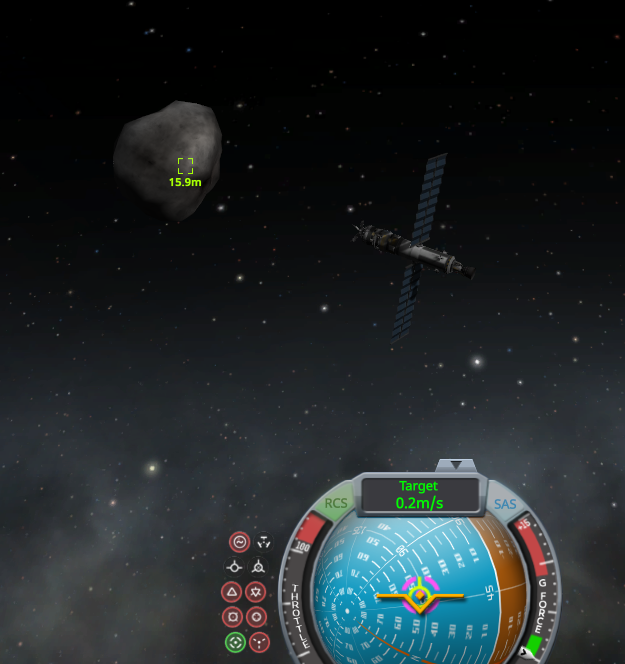The width and height of the screenshot is (625, 664).
Task: Activate the radial-out SAS mode
Action: click(256, 617)
